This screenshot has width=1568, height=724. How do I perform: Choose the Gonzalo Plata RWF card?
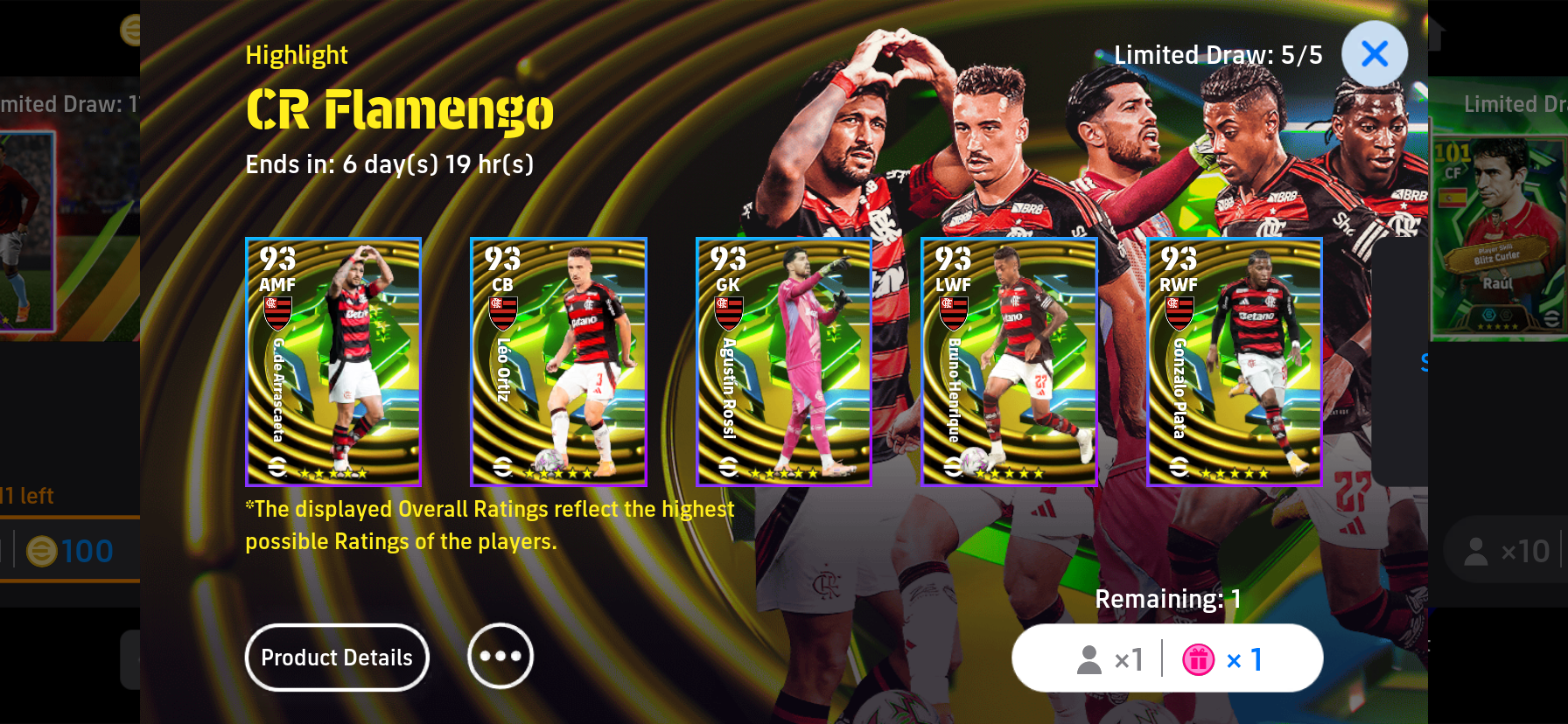pos(1234,361)
